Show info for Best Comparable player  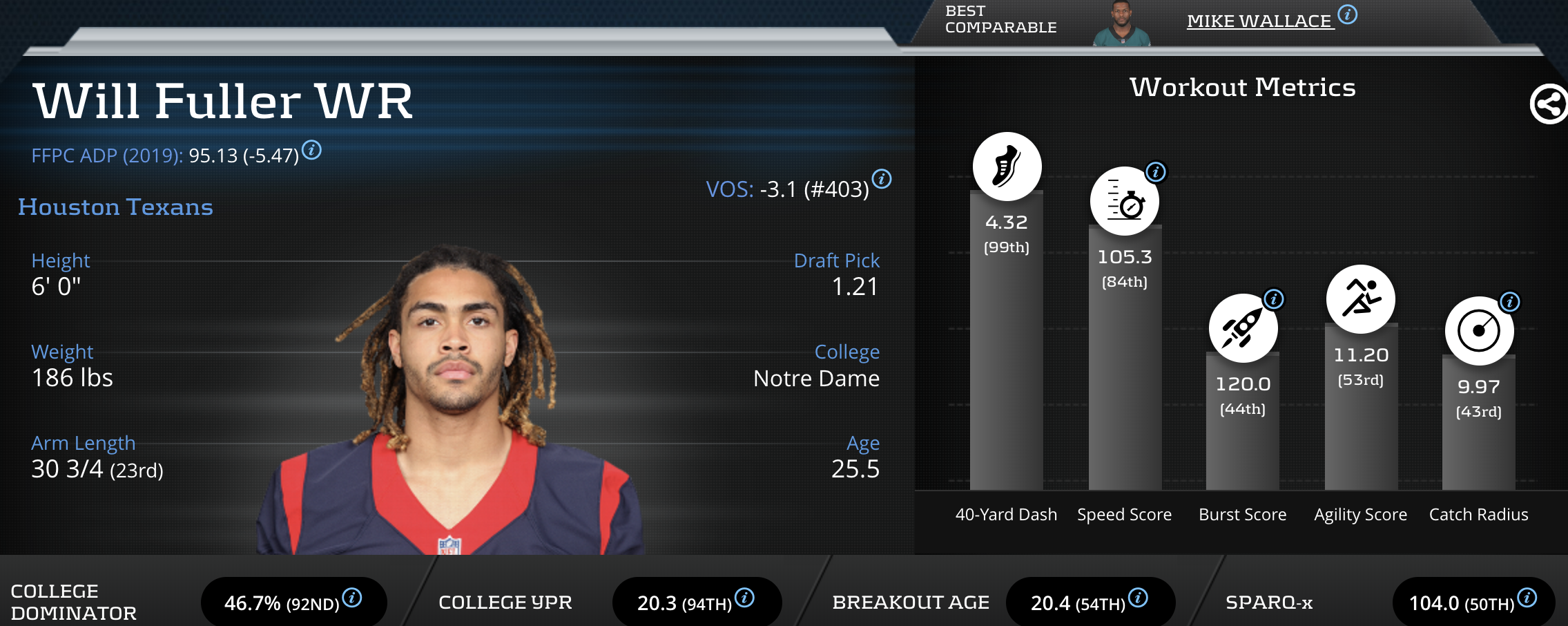[1348, 14]
